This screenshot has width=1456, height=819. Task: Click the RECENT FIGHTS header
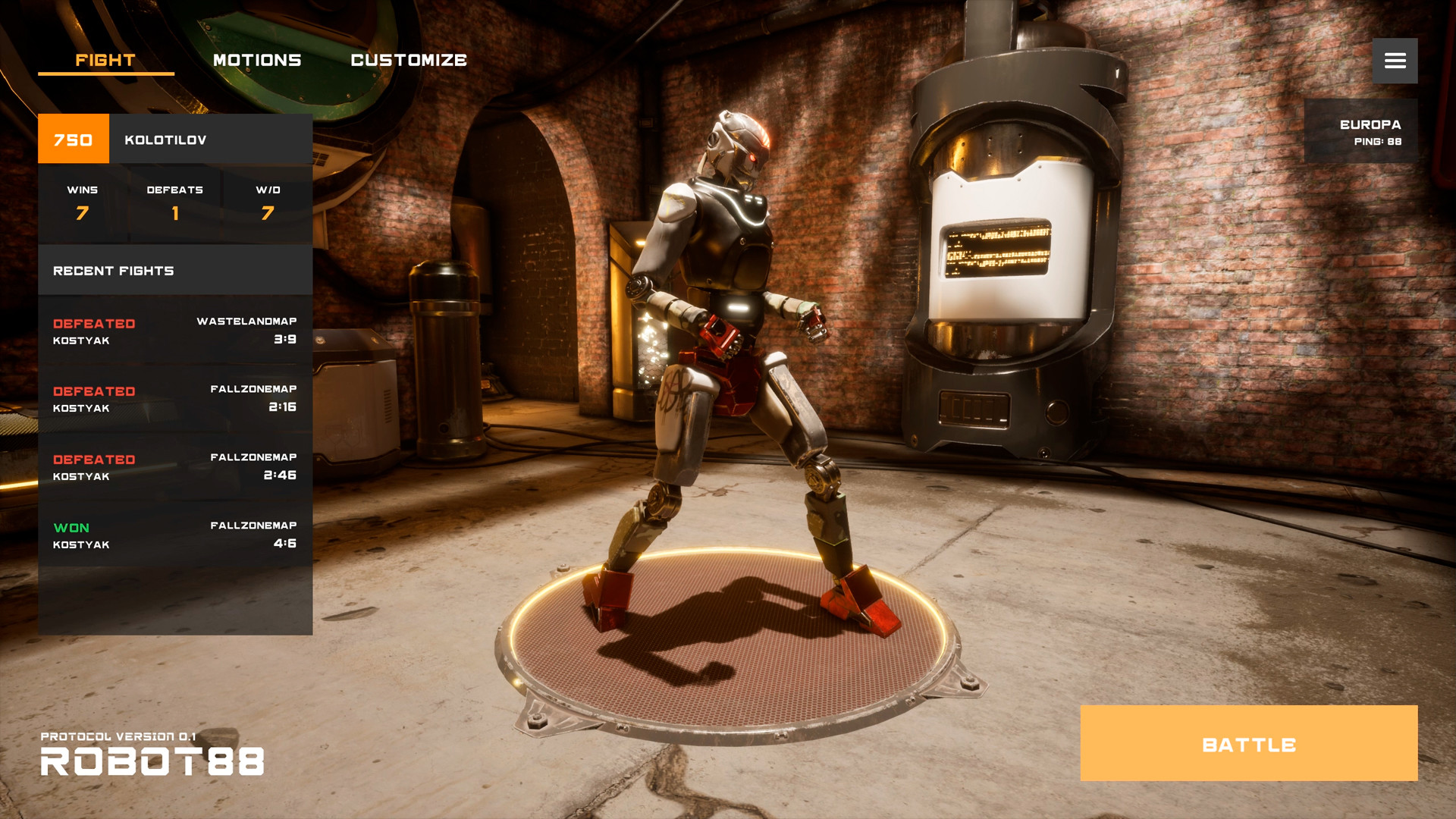pyautogui.click(x=114, y=270)
